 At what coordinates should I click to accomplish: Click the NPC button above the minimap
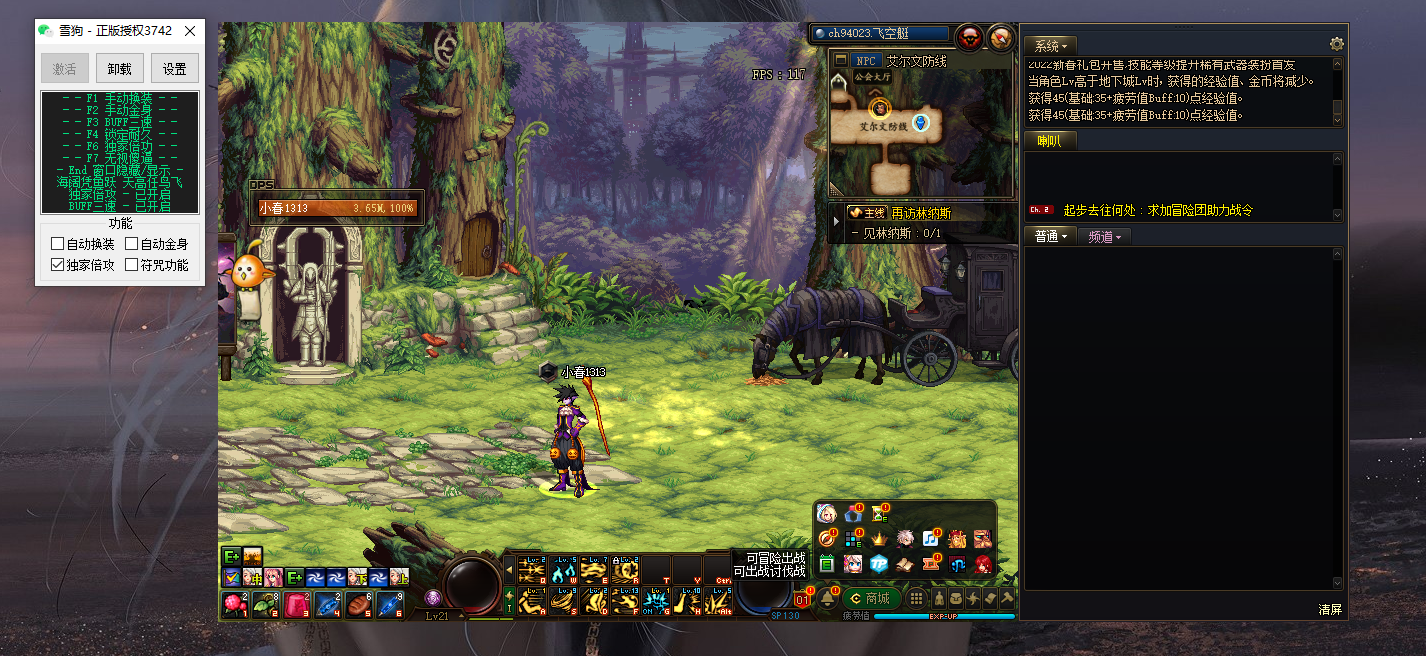[x=866, y=61]
